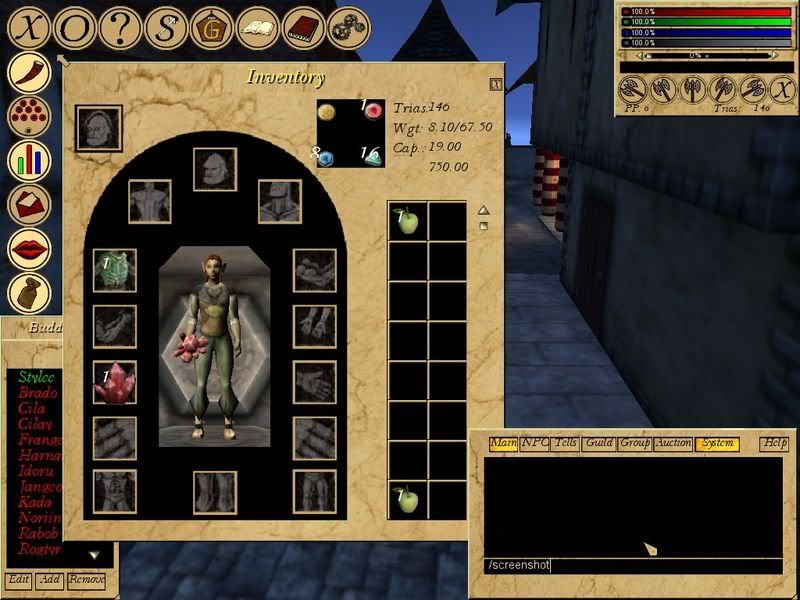800x600 pixels.
Task: Close the Inventory window
Action: (495, 86)
